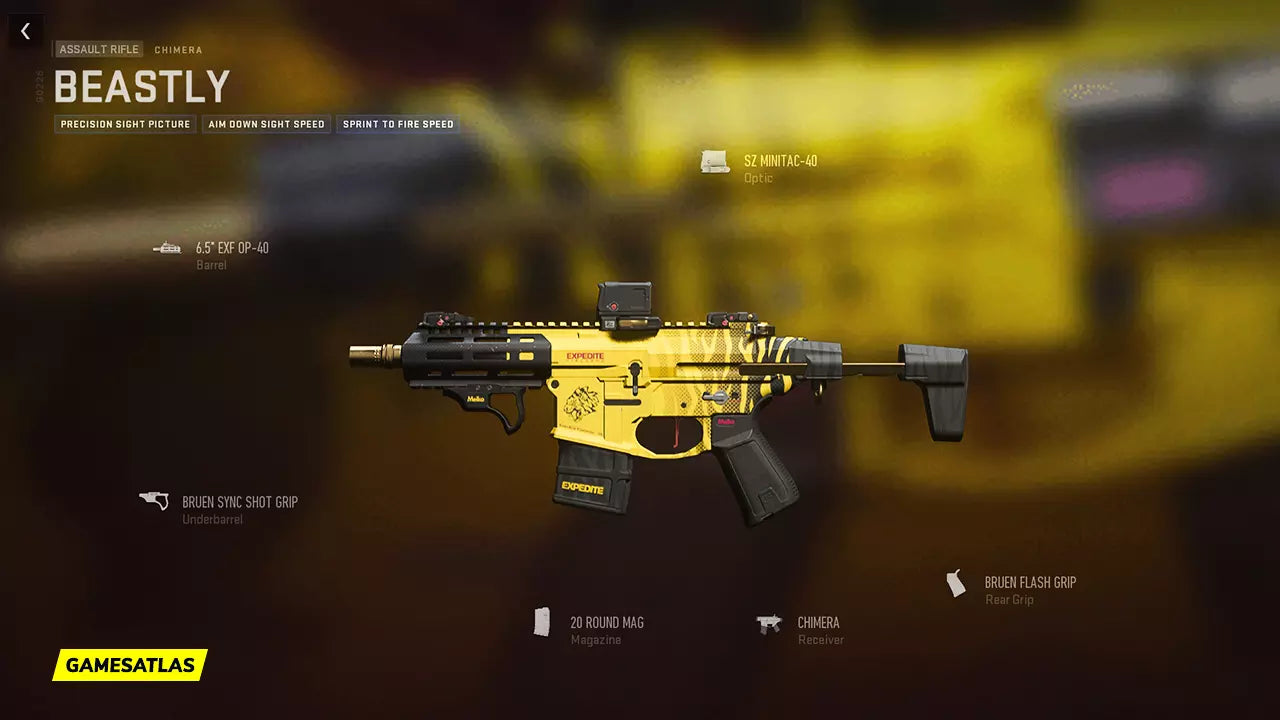Image resolution: width=1280 pixels, height=720 pixels.
Task: Select the 20 Round Mag magazine slot
Action: tap(606, 623)
